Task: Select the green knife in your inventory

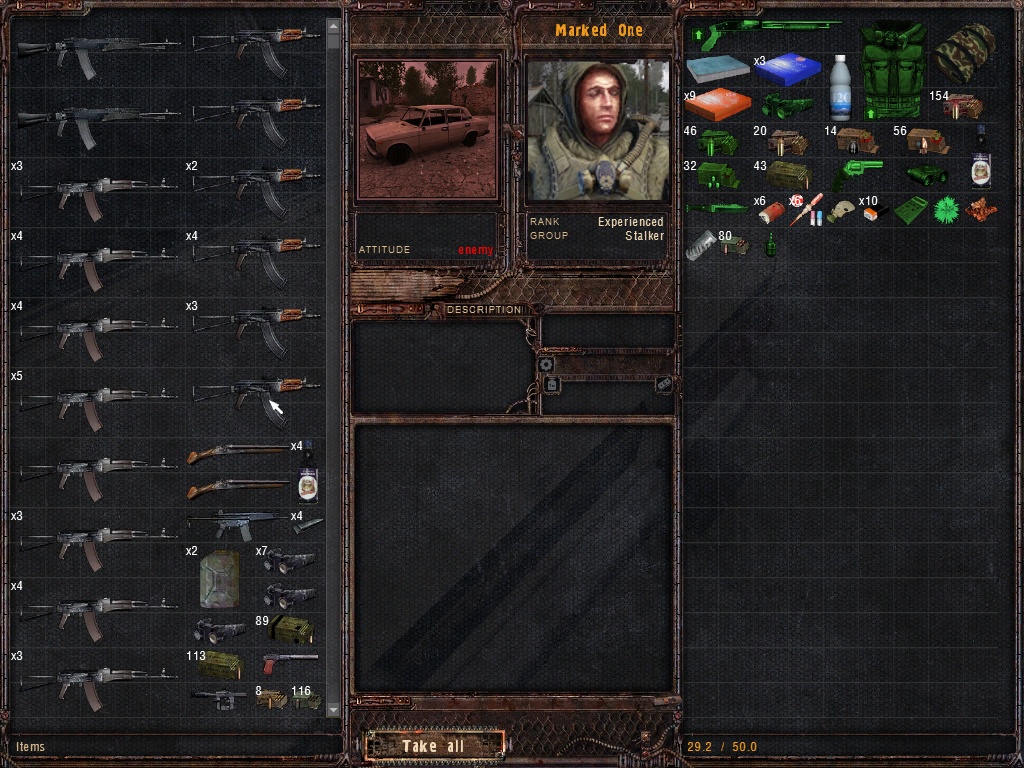Action: 717,208
